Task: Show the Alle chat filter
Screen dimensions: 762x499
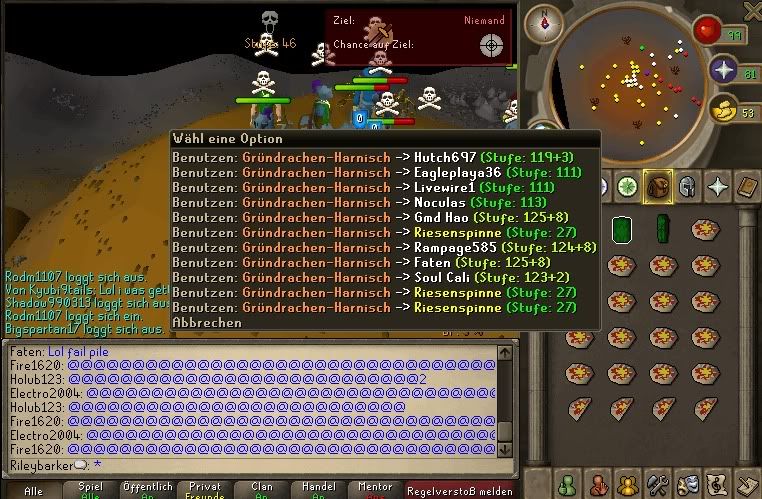Action: click(33, 490)
